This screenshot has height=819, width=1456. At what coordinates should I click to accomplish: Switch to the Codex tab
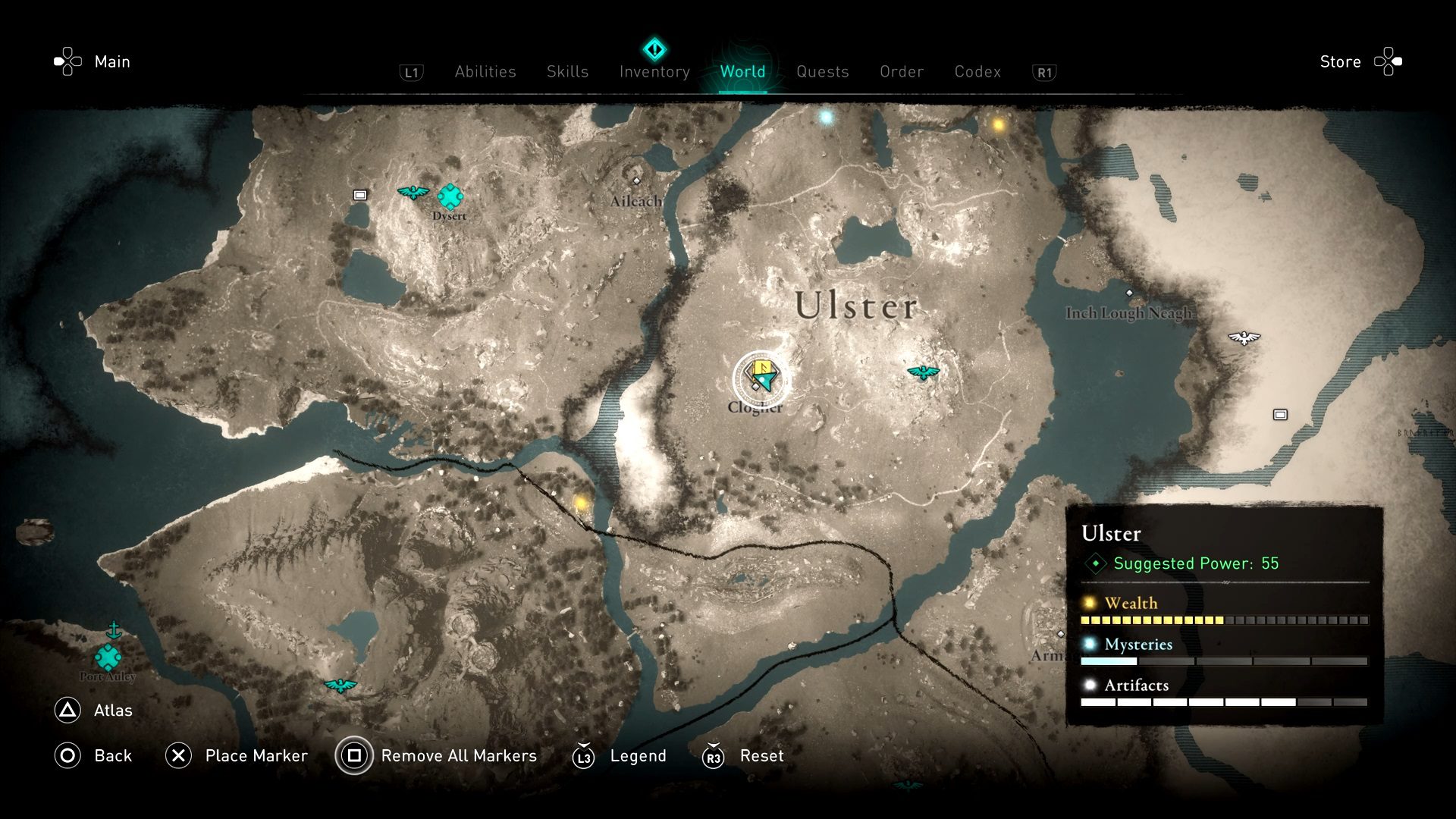tap(977, 72)
